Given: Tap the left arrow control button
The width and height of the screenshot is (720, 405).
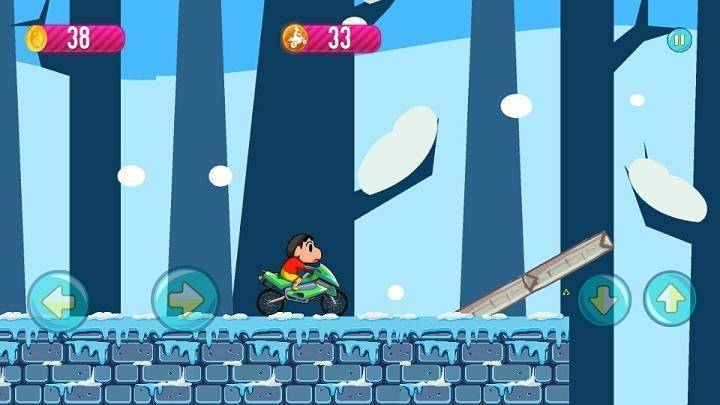Looking at the screenshot, I should (58, 300).
